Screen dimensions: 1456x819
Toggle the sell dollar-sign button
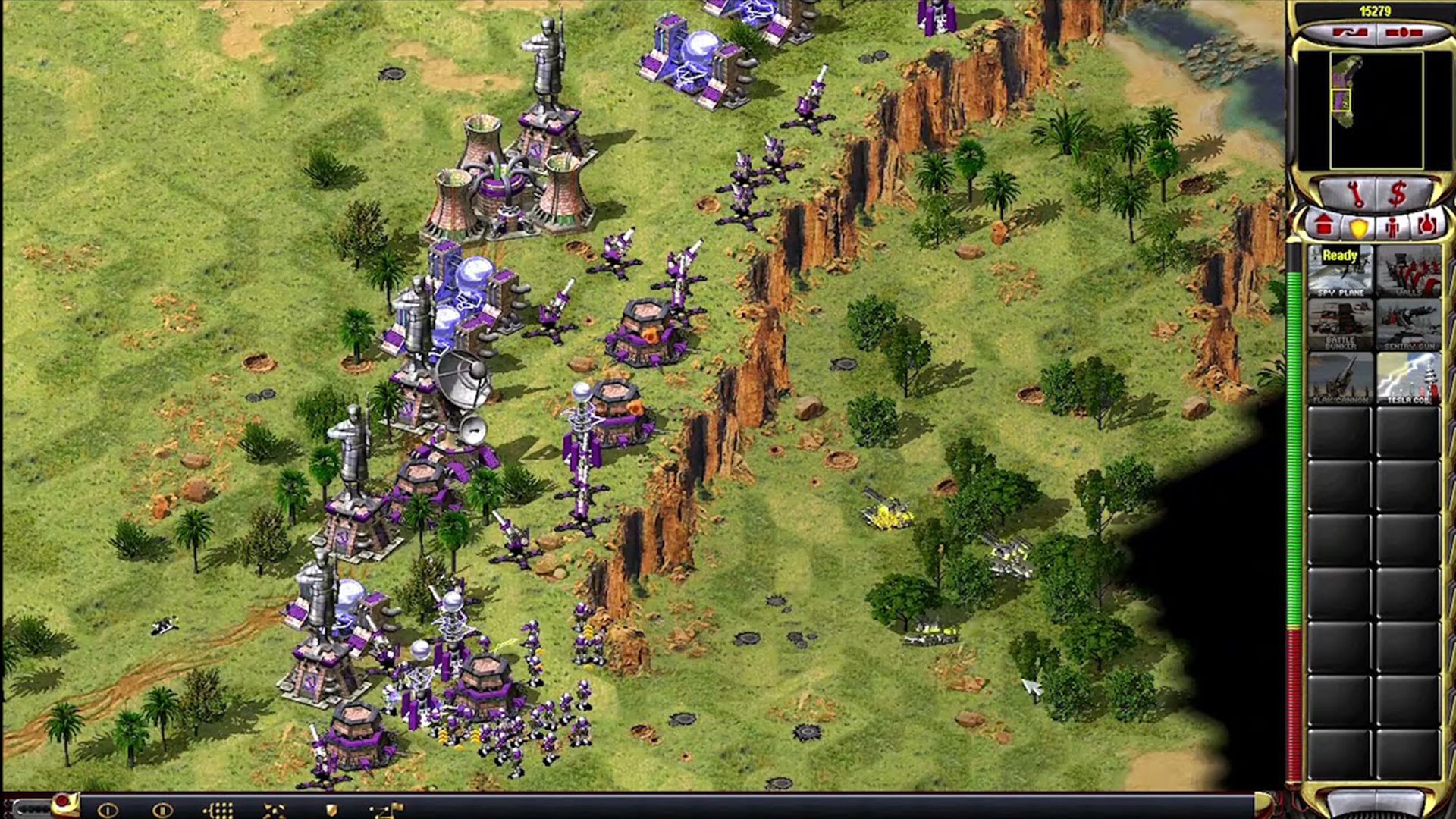[x=1398, y=194]
